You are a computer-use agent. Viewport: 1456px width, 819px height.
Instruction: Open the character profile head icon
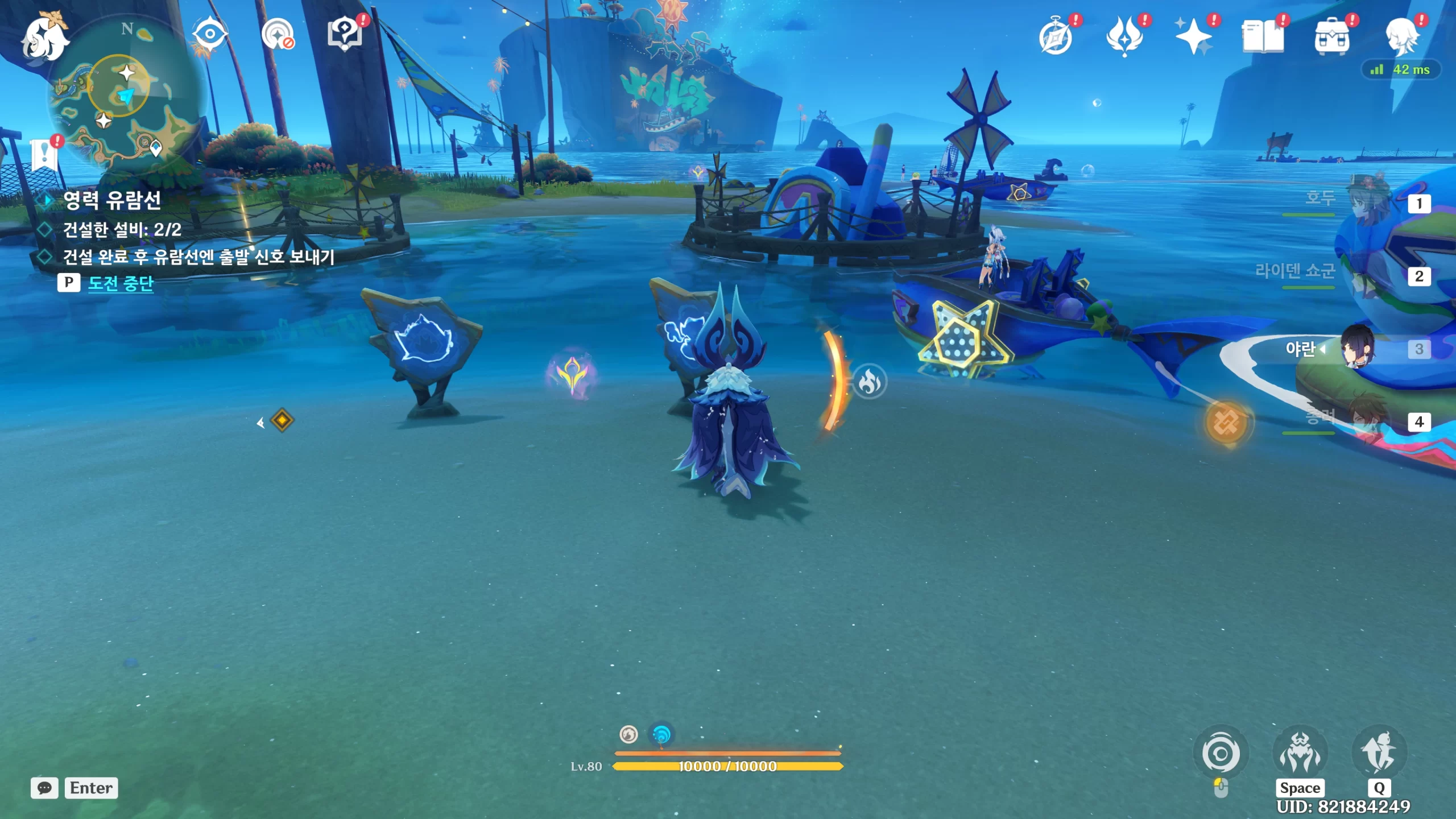(1401, 37)
